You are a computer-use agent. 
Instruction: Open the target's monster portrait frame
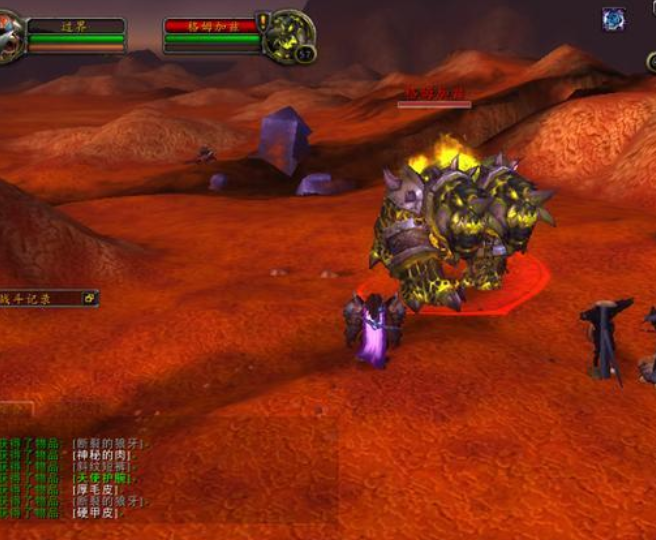pyautogui.click(x=289, y=36)
